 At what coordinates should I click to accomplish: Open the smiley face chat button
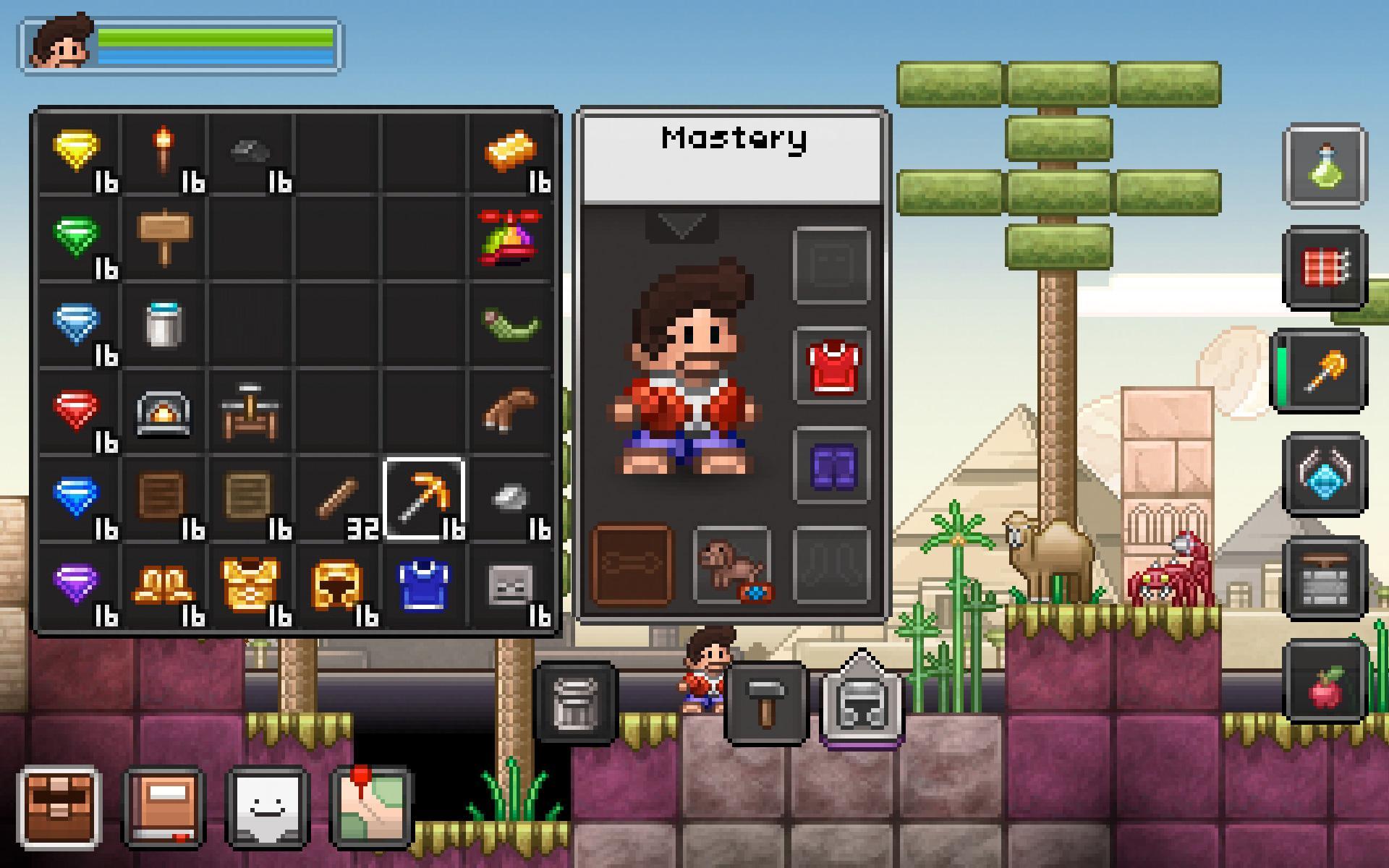coord(268,808)
